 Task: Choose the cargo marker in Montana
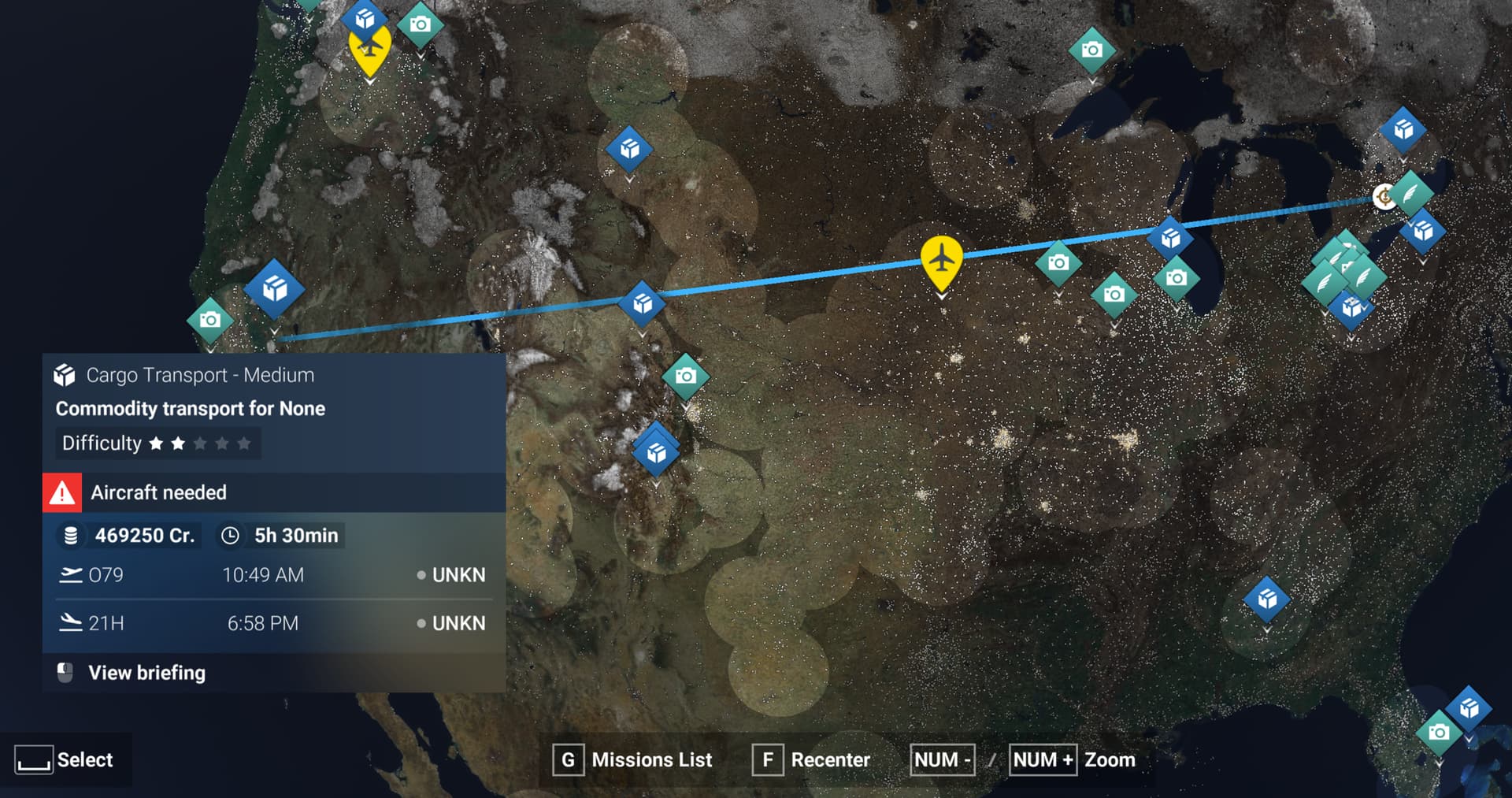(628, 149)
